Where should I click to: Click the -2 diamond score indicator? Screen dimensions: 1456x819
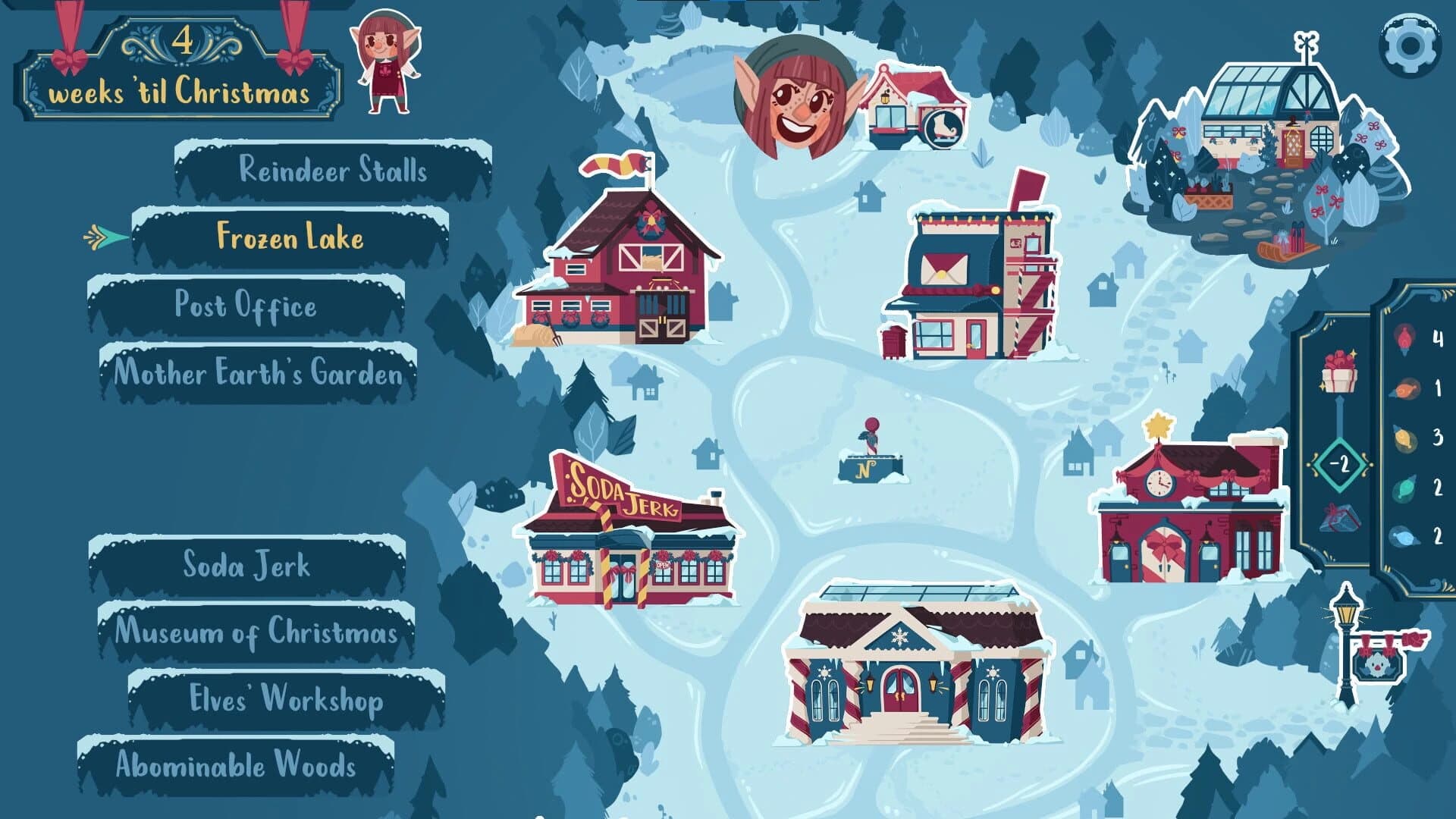coord(1341,462)
